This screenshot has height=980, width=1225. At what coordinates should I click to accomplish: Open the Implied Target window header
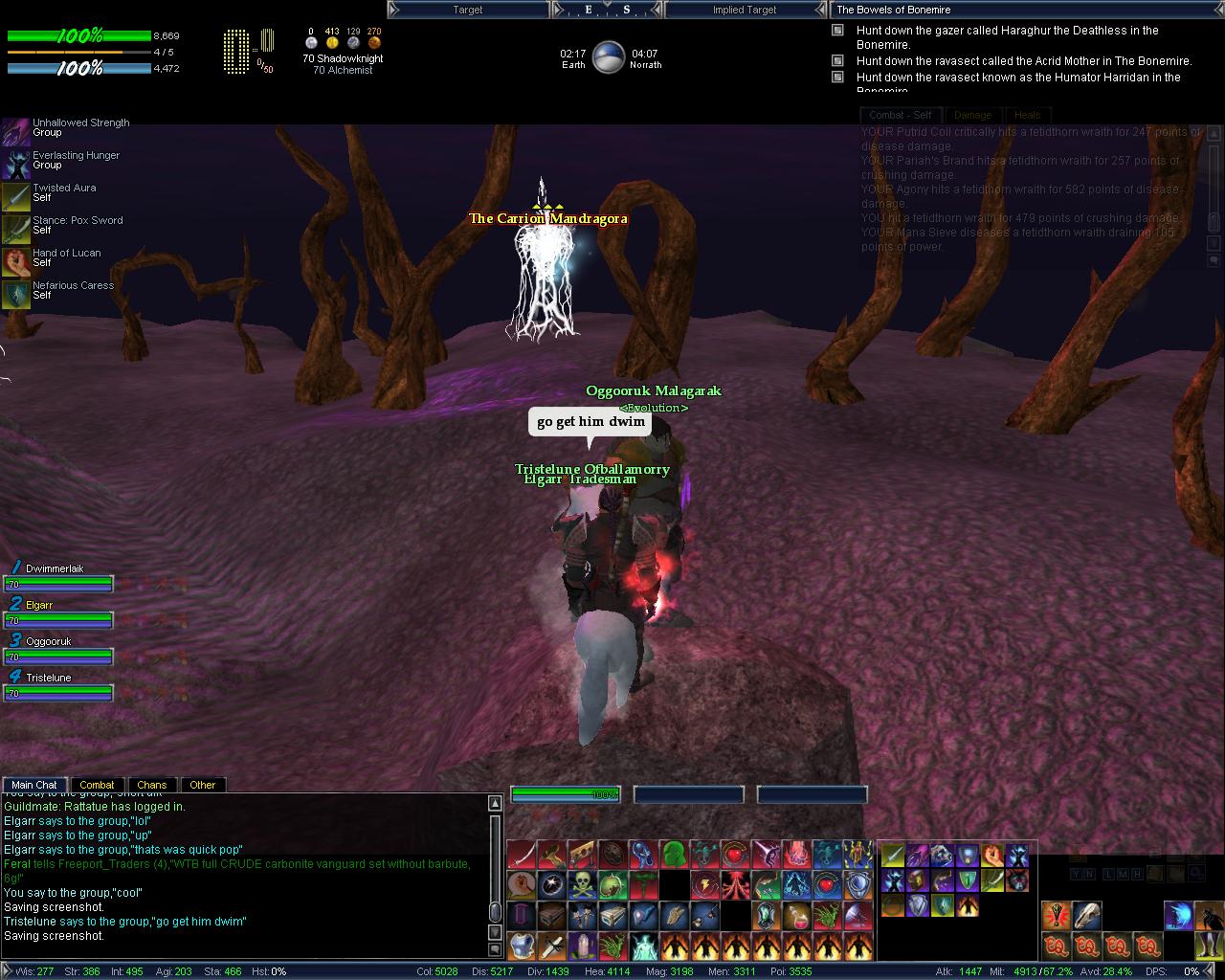click(x=745, y=10)
